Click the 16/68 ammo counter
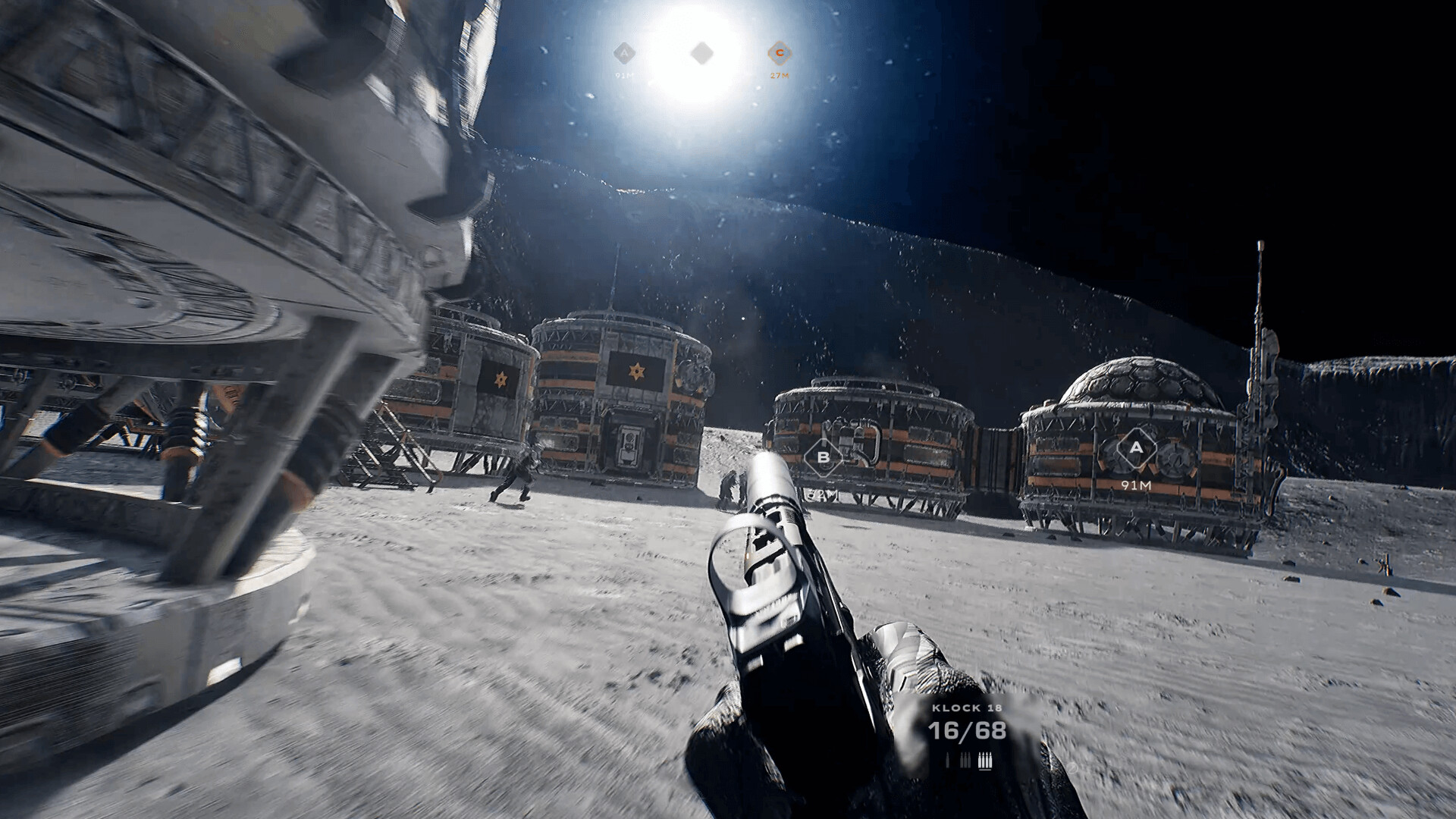The width and height of the screenshot is (1456, 819). (966, 731)
